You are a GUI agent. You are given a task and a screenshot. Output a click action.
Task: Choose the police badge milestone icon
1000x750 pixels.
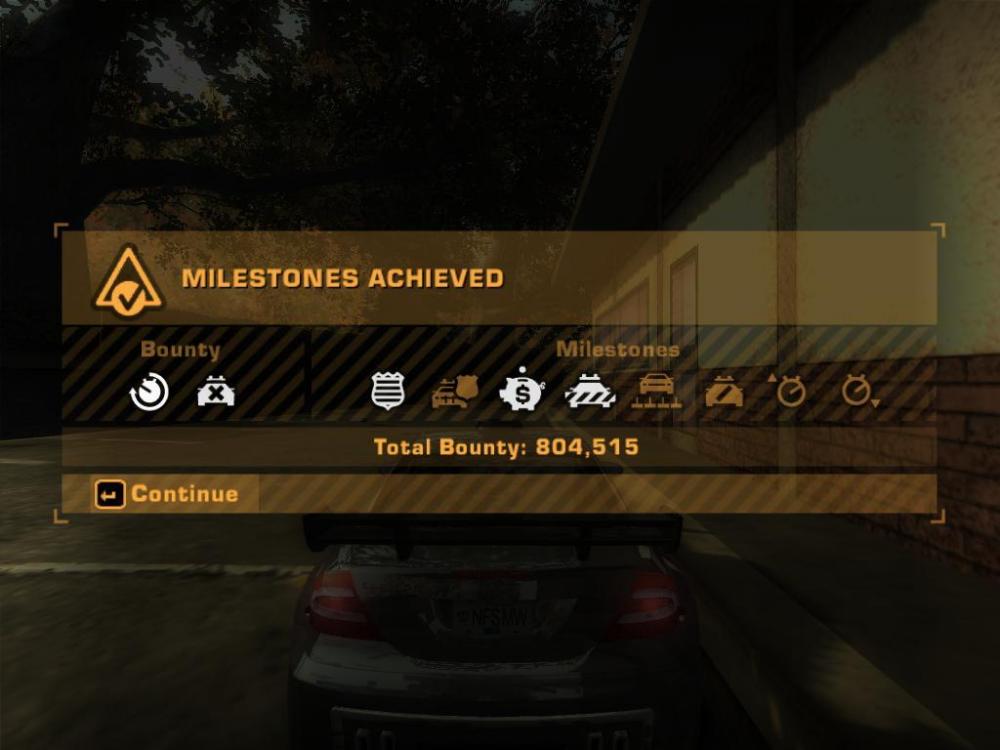pos(387,391)
